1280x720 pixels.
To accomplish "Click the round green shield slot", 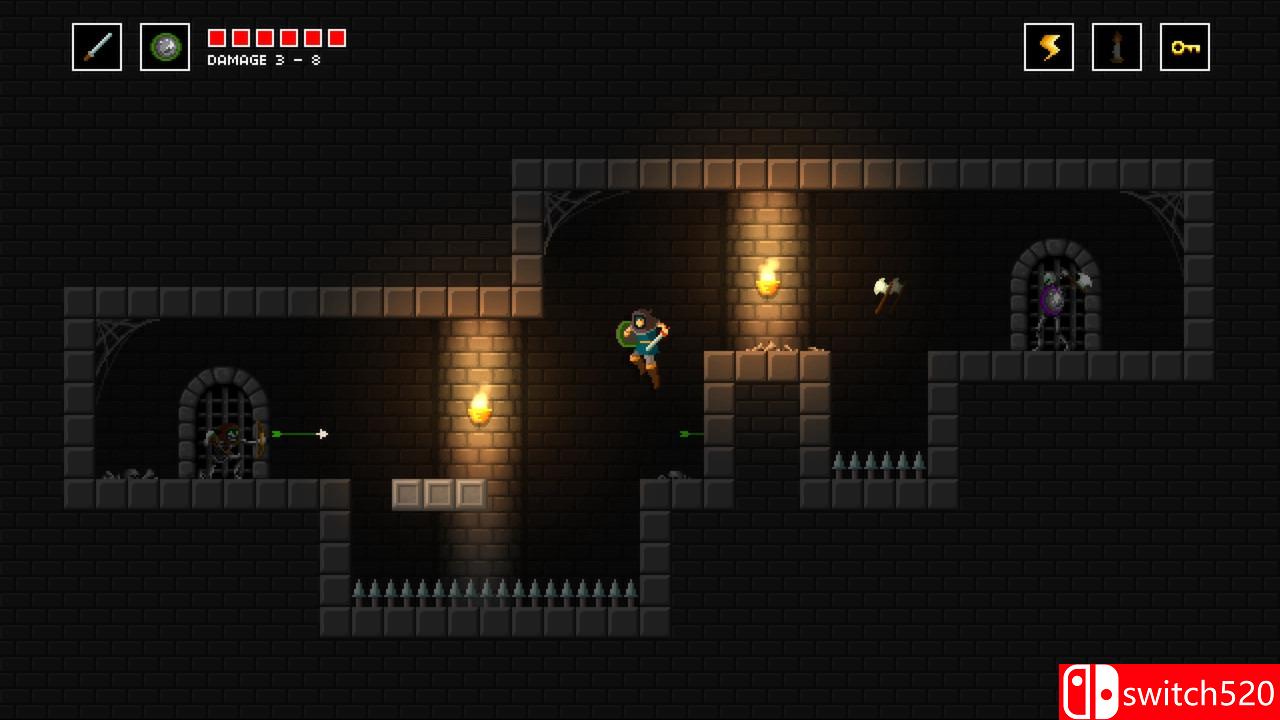I will (x=165, y=47).
